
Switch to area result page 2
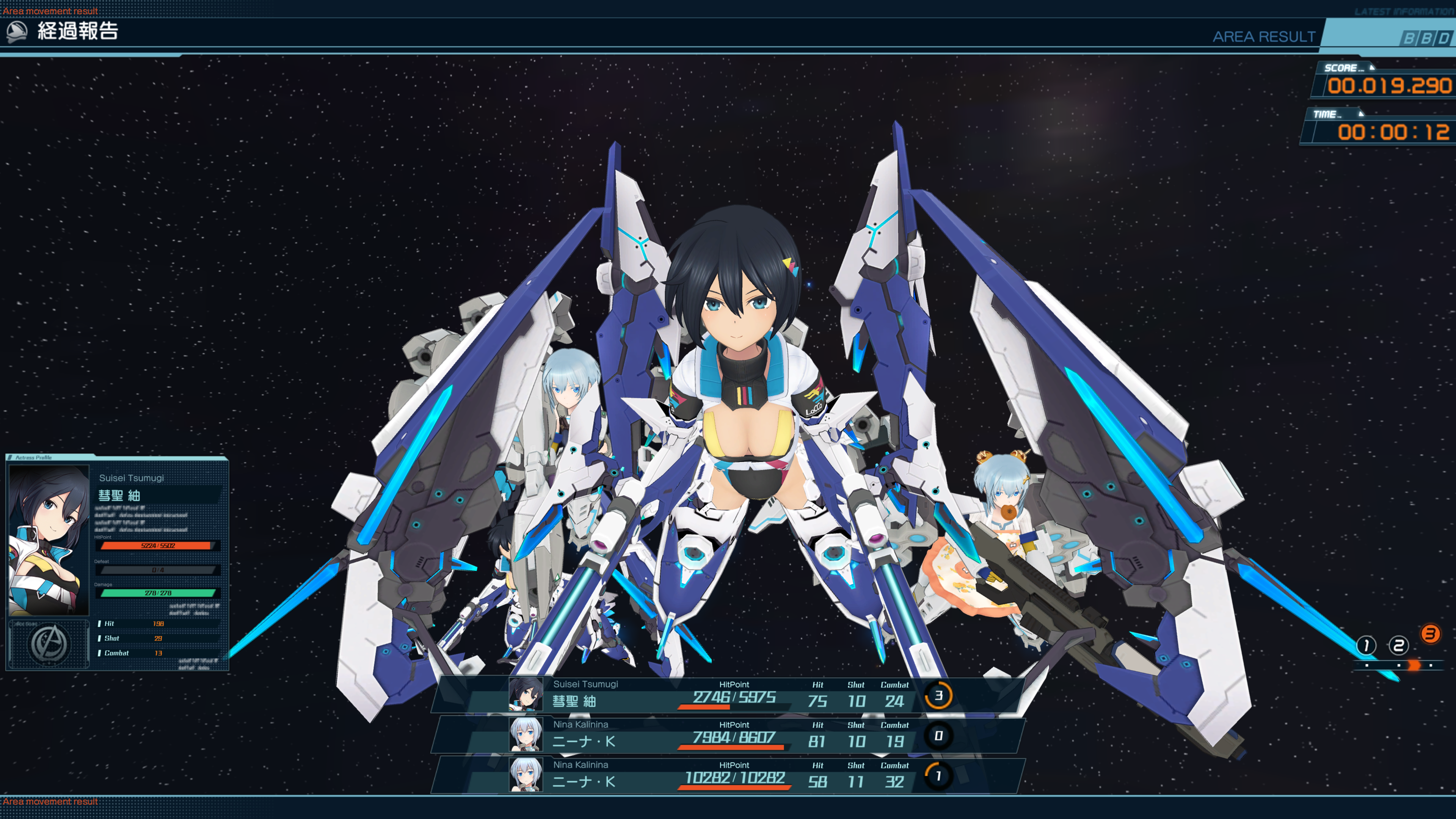coord(1398,645)
